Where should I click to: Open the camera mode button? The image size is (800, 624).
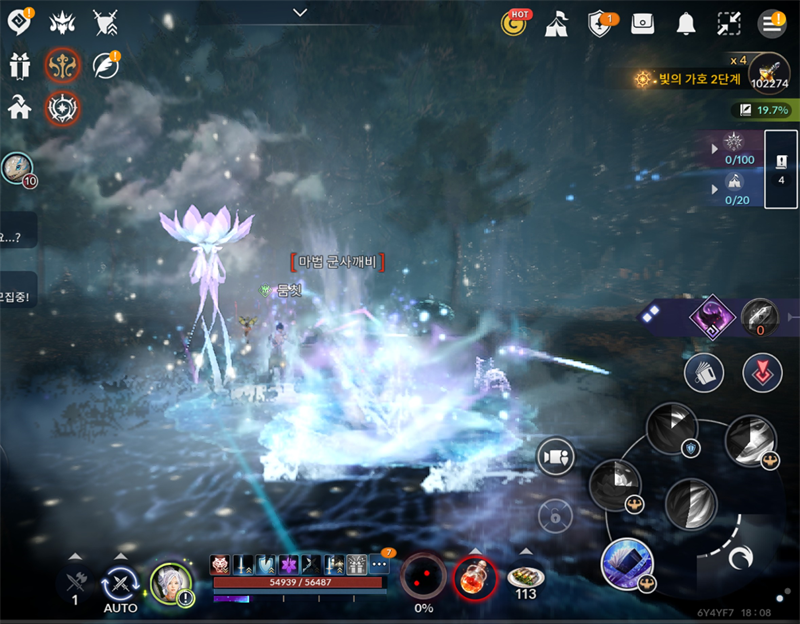click(x=554, y=457)
